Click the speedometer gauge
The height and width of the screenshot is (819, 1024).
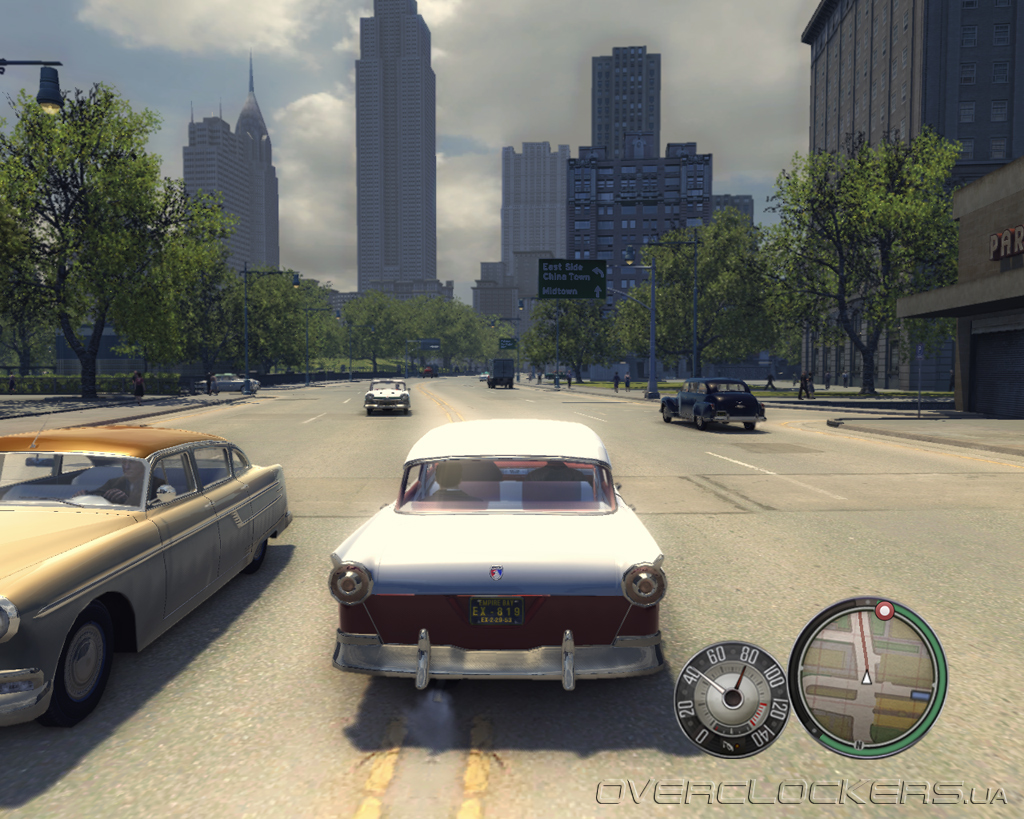point(731,698)
